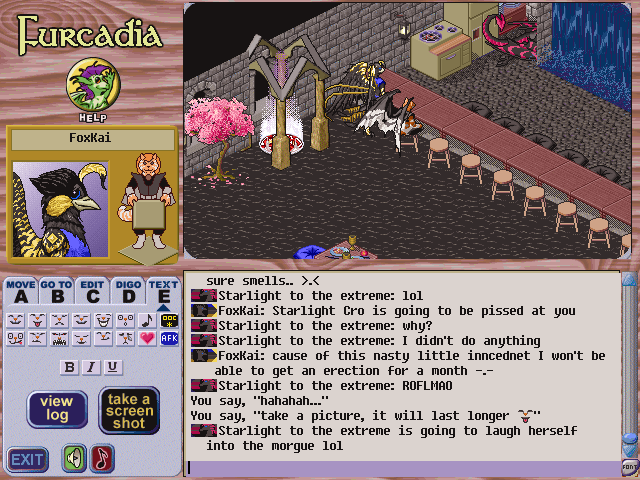Viewport: 640px width, 480px height.
Task: Switch to the GO TO tab
Action: click(56, 291)
